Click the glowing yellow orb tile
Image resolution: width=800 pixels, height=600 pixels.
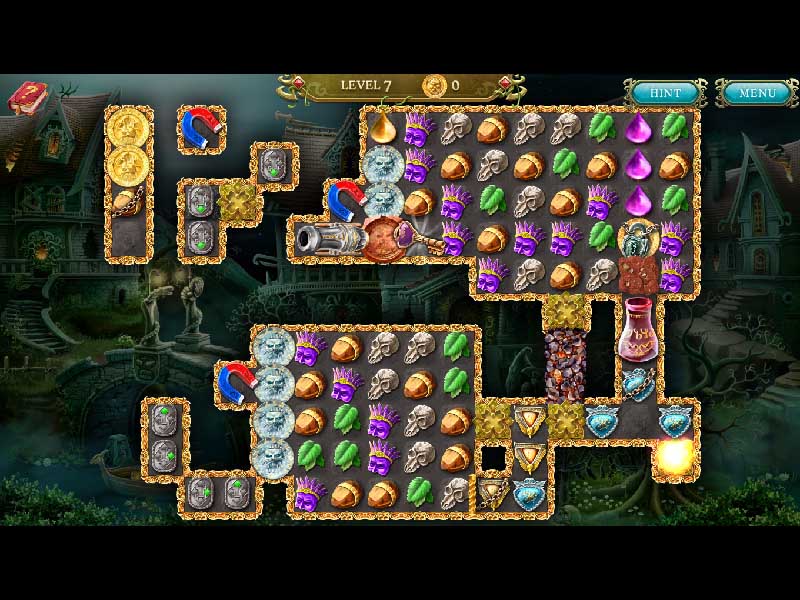coord(673,457)
